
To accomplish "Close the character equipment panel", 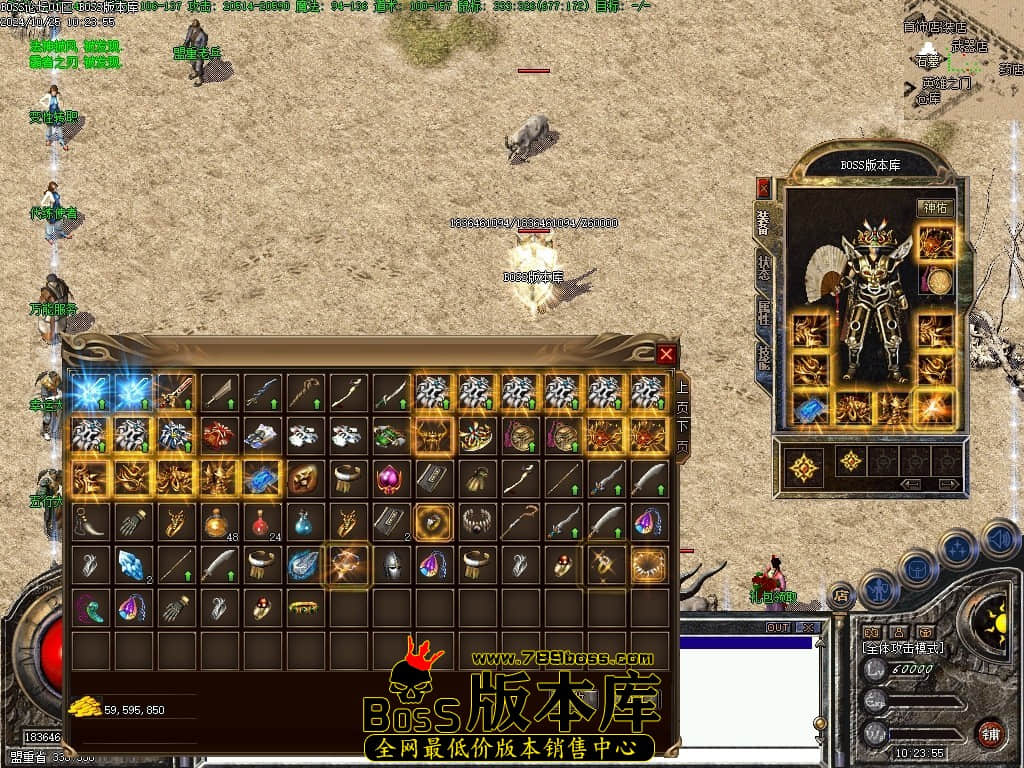I will pos(764,187).
